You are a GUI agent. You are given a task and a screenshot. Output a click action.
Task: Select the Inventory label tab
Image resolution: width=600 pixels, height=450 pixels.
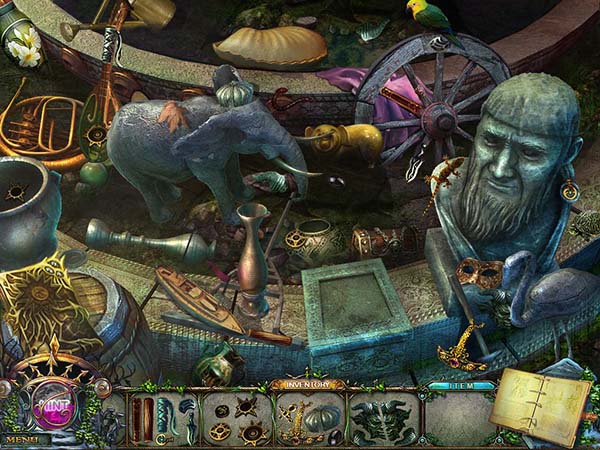pos(307,383)
